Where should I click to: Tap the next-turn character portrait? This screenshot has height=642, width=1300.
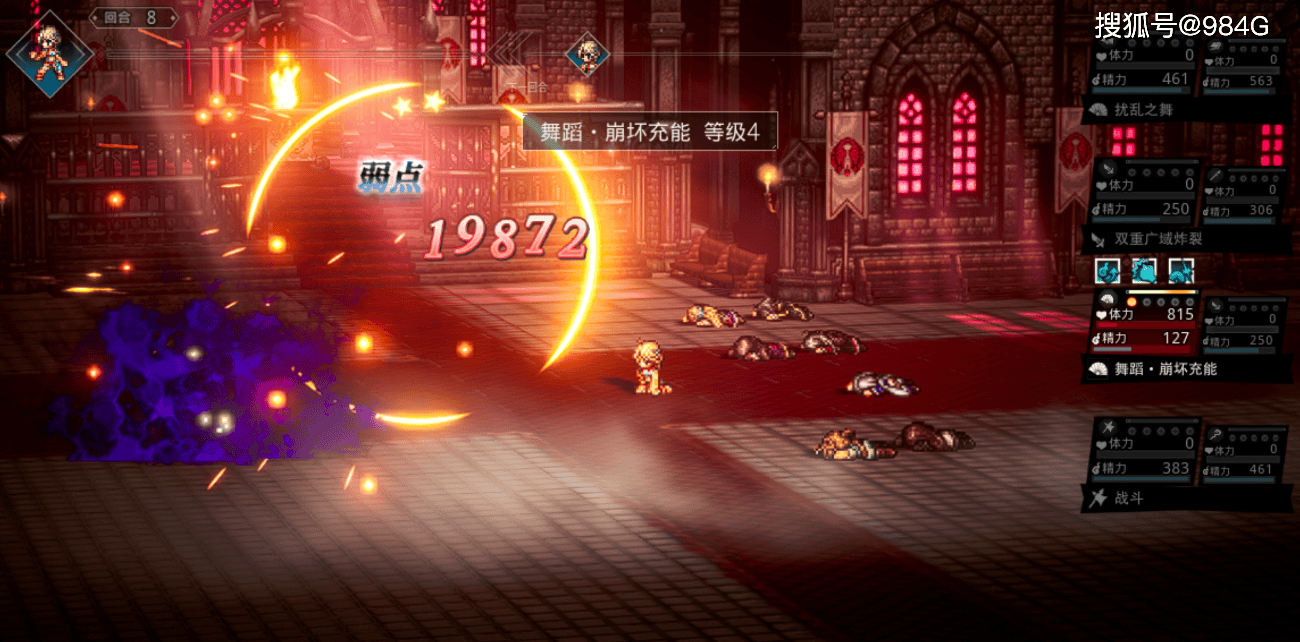click(x=587, y=54)
